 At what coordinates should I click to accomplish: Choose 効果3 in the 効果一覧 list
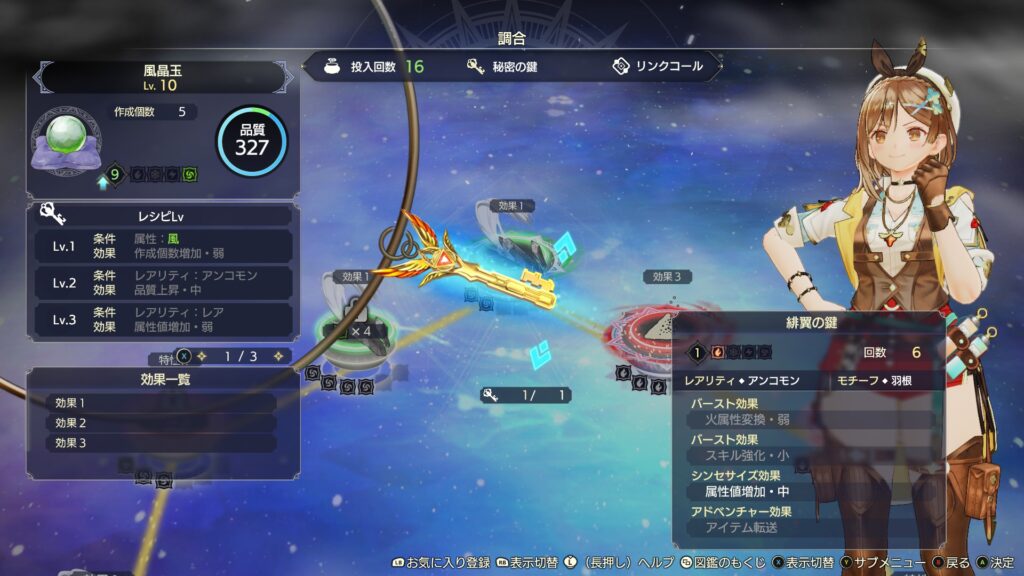click(x=162, y=442)
